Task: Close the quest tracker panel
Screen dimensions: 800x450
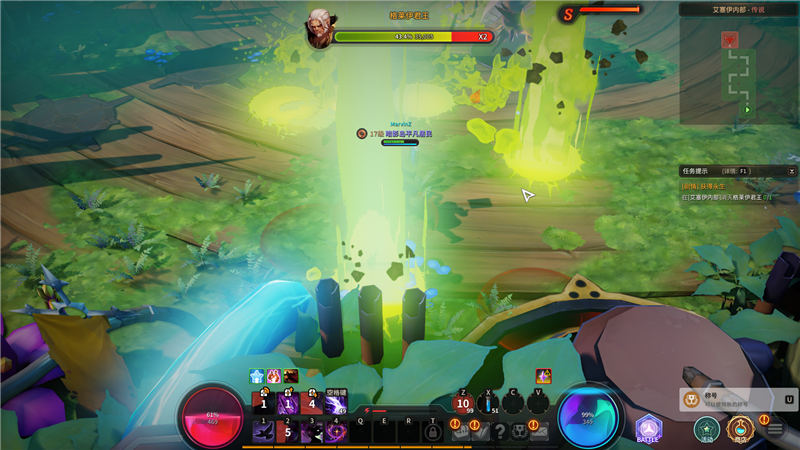Action: [790, 171]
